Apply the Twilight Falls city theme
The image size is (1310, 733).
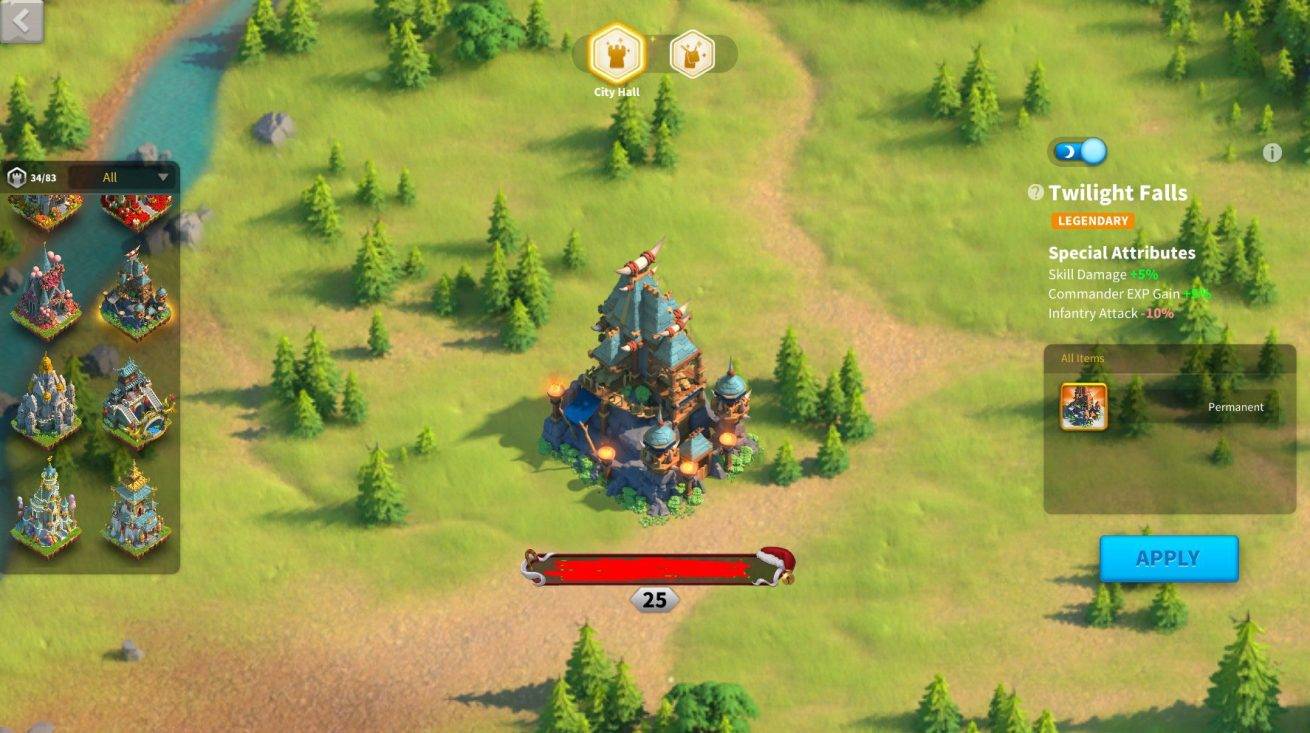pyautogui.click(x=1168, y=558)
